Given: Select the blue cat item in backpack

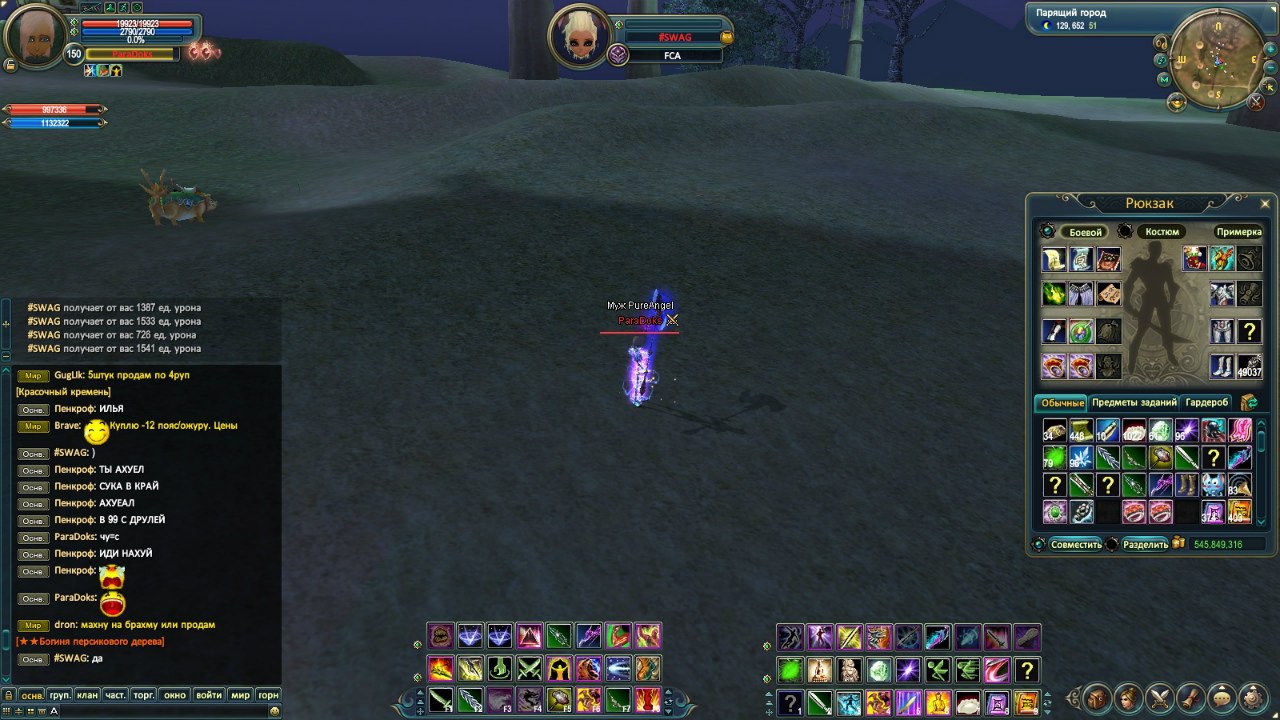Looking at the screenshot, I should [1213, 485].
